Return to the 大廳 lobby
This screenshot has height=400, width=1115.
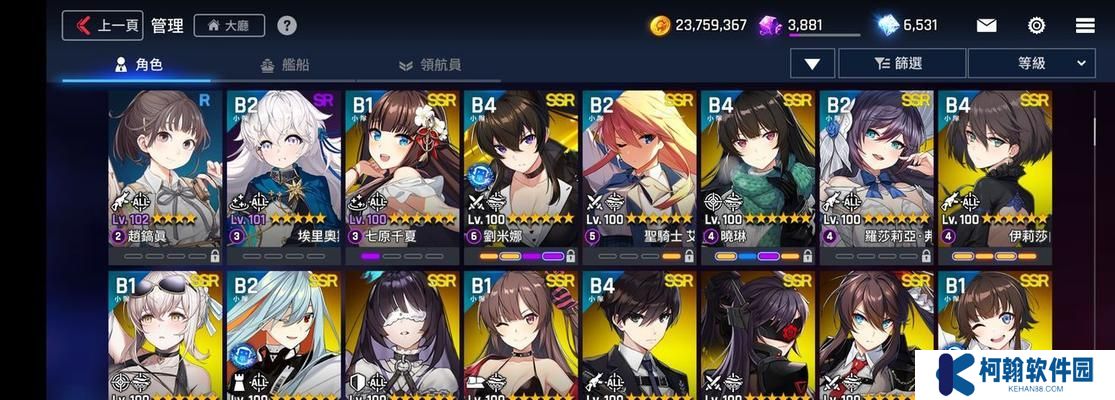[x=229, y=25]
